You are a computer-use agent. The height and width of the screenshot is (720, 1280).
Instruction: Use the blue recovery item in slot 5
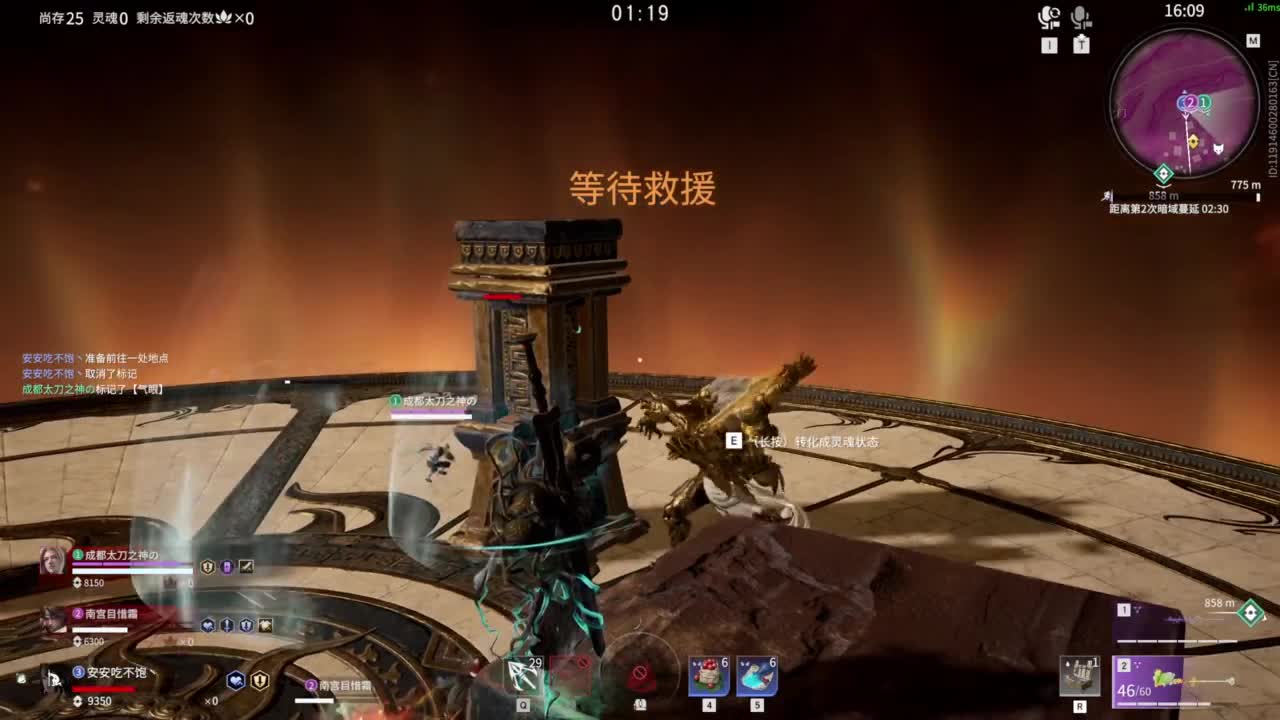(x=755, y=675)
